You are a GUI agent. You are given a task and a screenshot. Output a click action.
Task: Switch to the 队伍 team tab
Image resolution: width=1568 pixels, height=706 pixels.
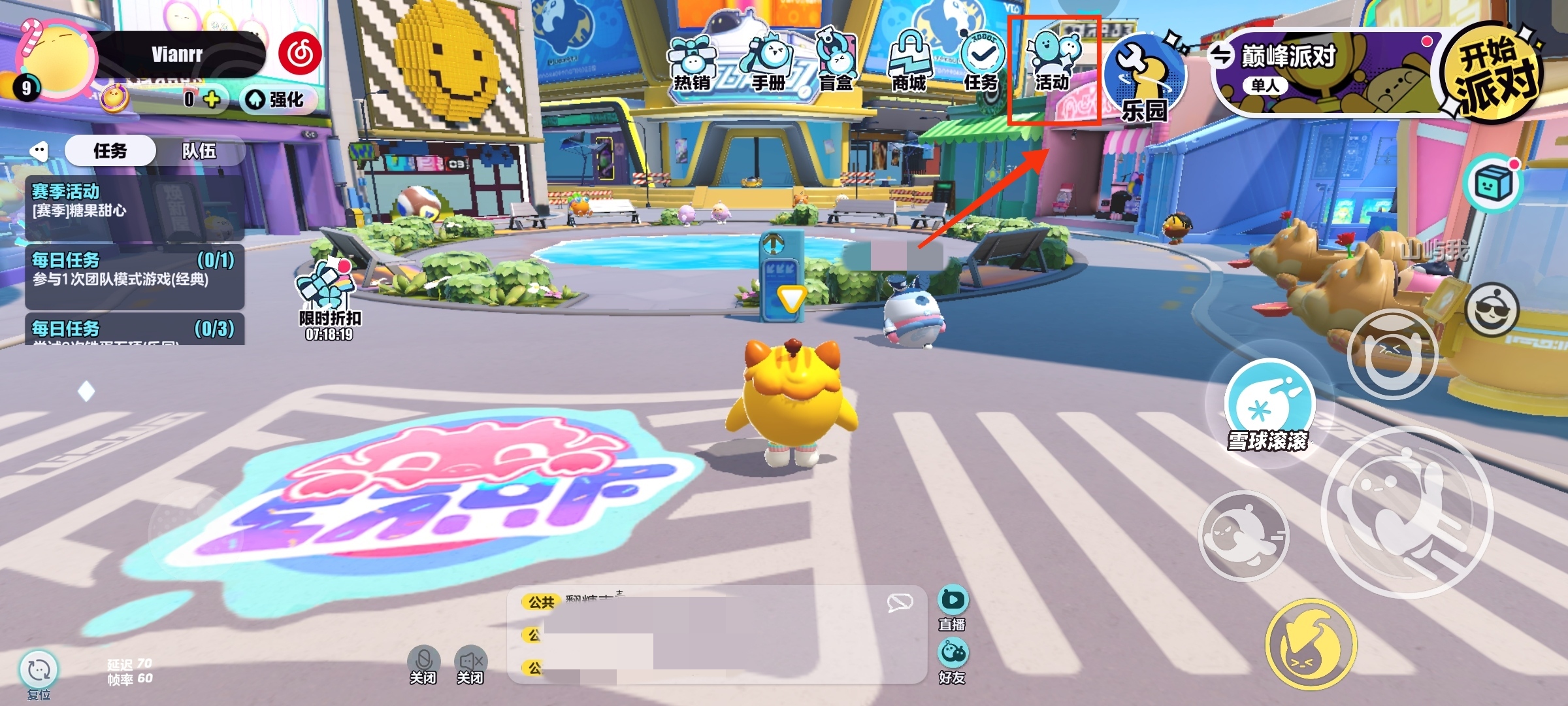click(199, 151)
